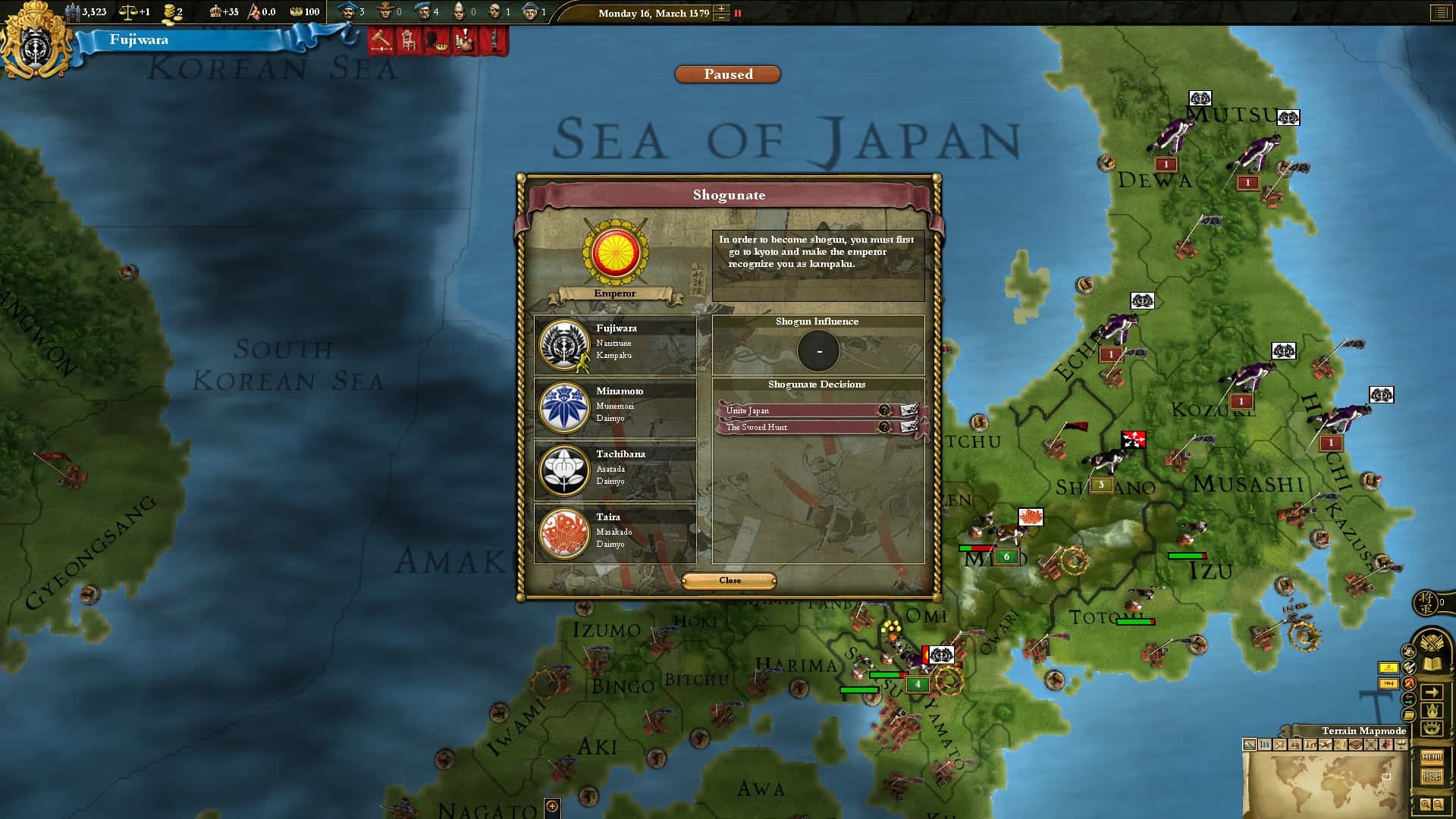Open the question-mark tooltip for Unite Japan
Screen dimensions: 1456x819
pos(885,409)
